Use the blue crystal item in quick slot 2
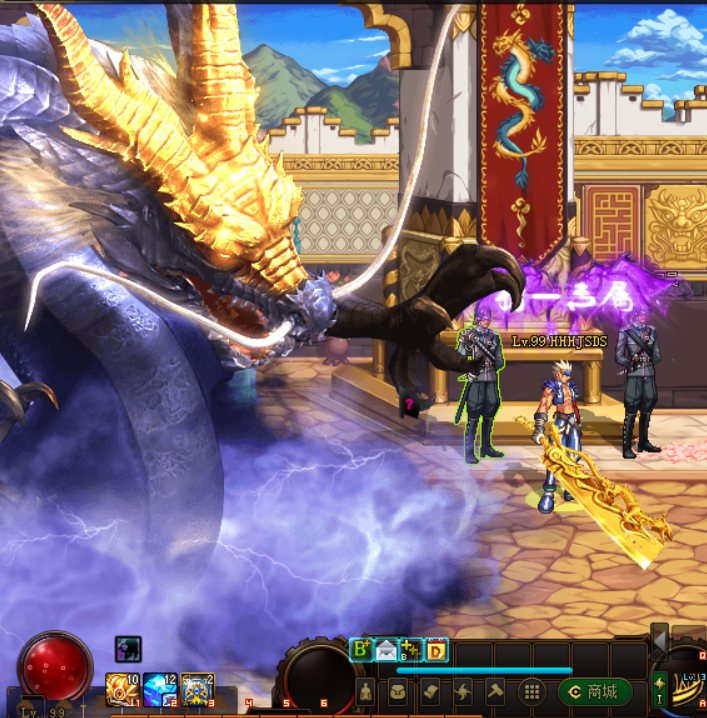This screenshot has width=707, height=718. pos(159,689)
